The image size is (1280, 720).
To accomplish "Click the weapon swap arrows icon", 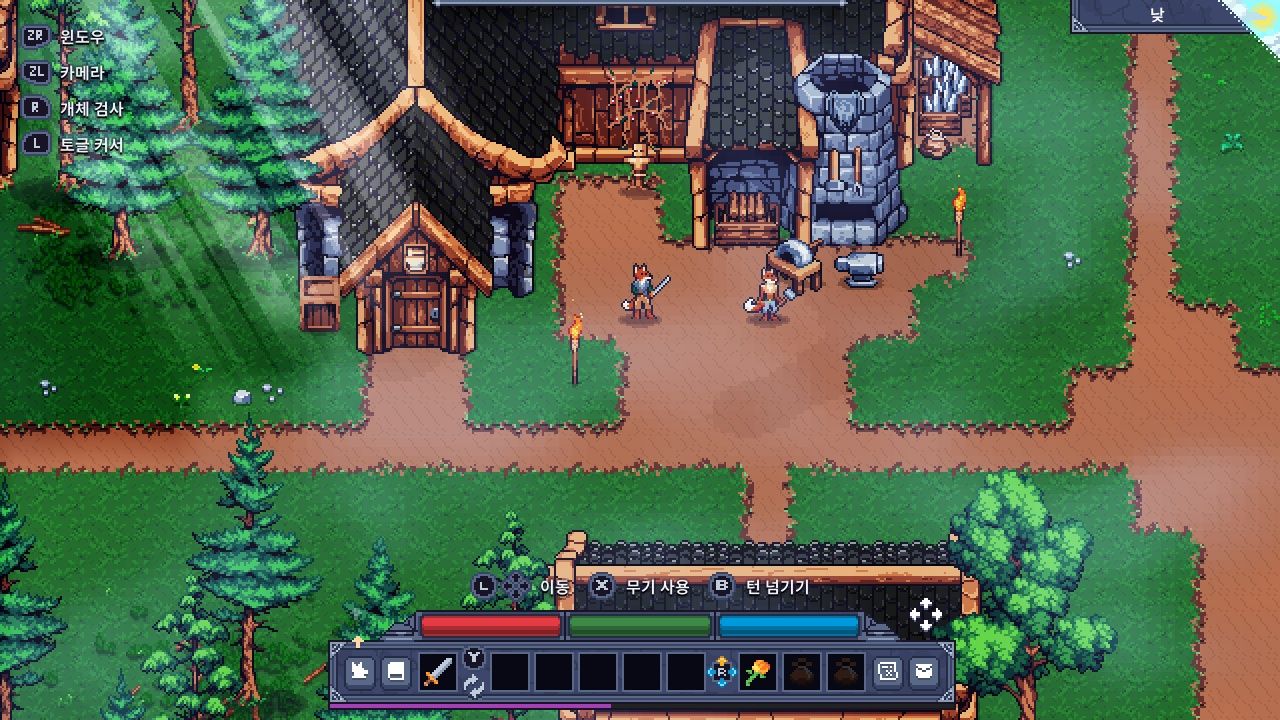I will pos(474,686).
